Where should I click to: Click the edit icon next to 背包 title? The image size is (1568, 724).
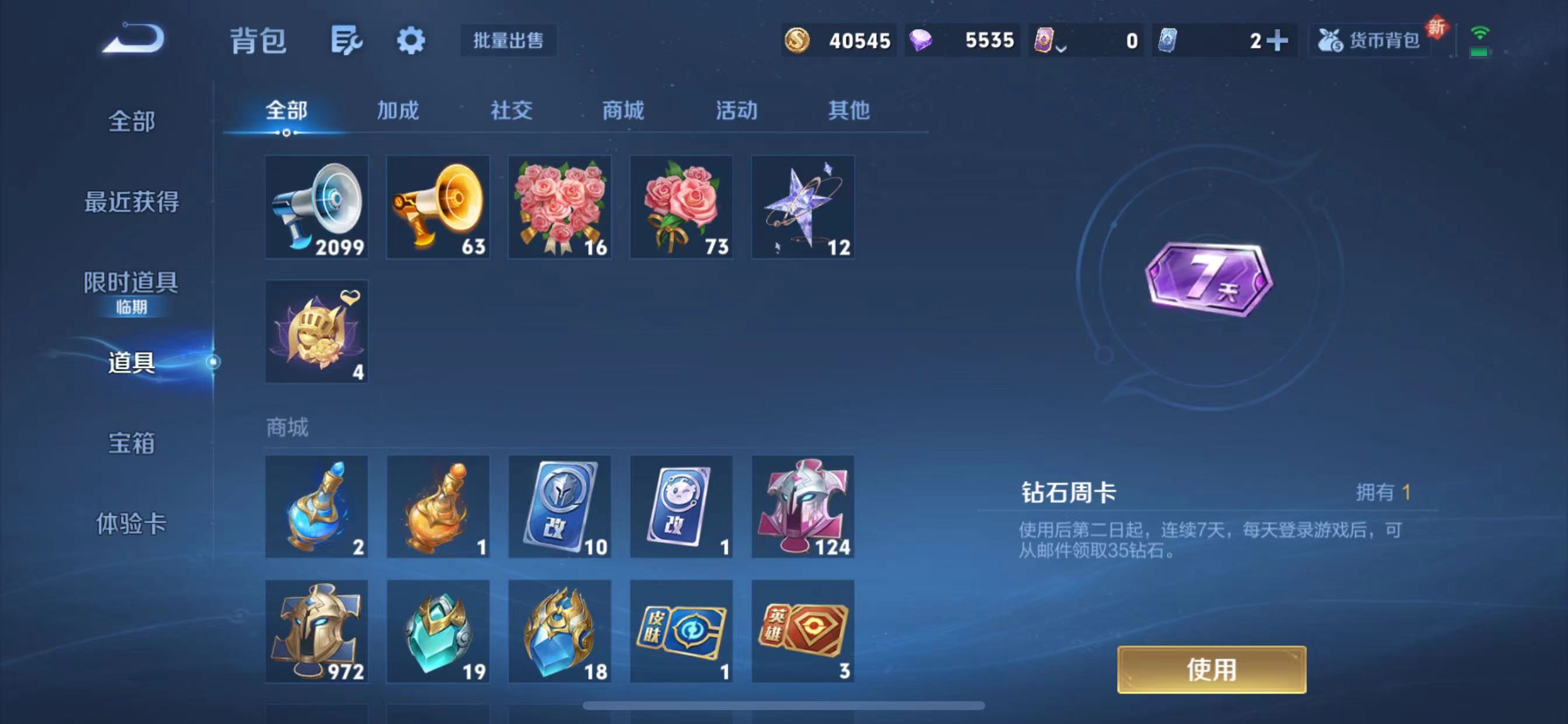(x=346, y=41)
